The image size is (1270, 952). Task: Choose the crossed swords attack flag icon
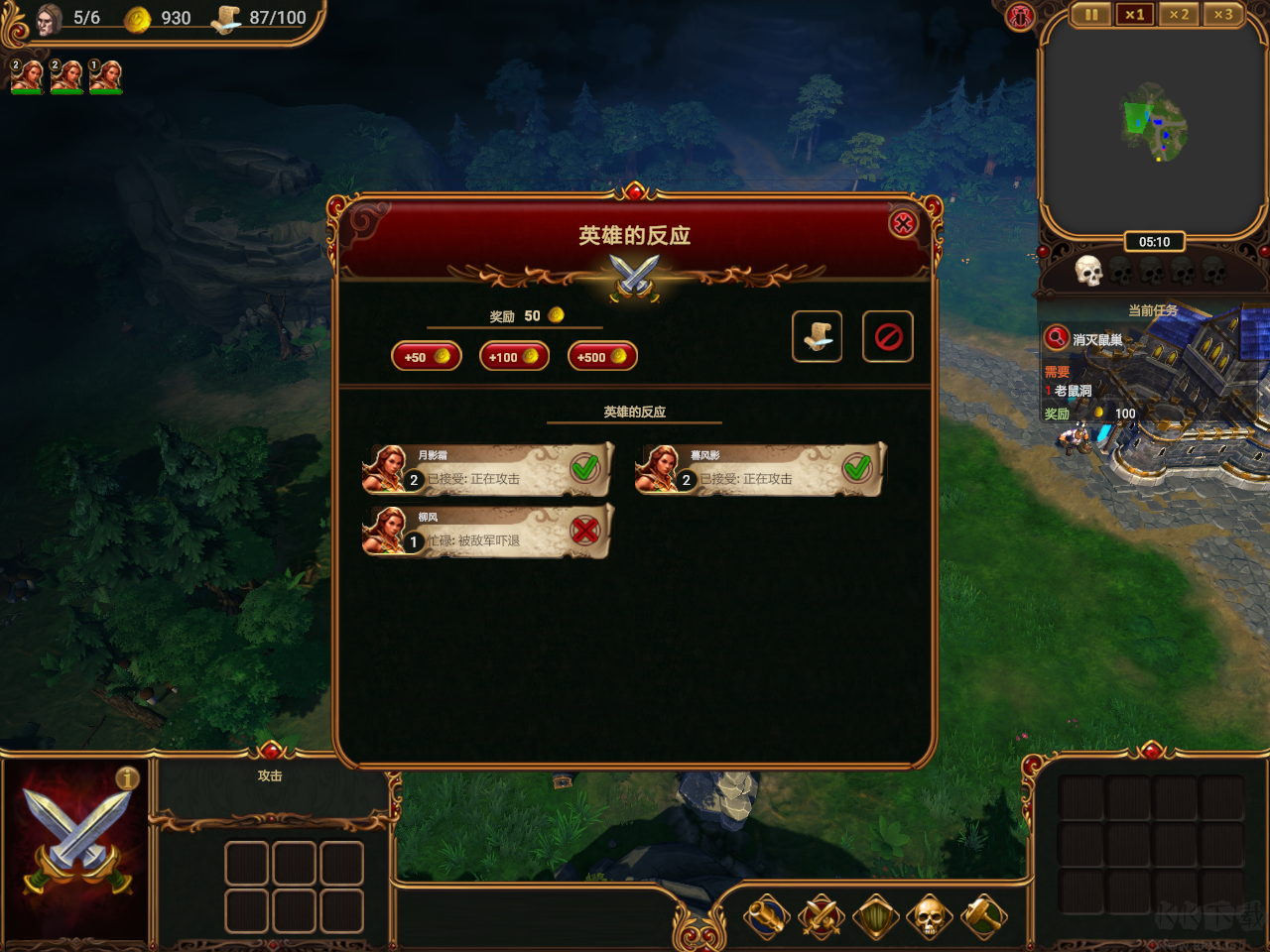coord(821,917)
